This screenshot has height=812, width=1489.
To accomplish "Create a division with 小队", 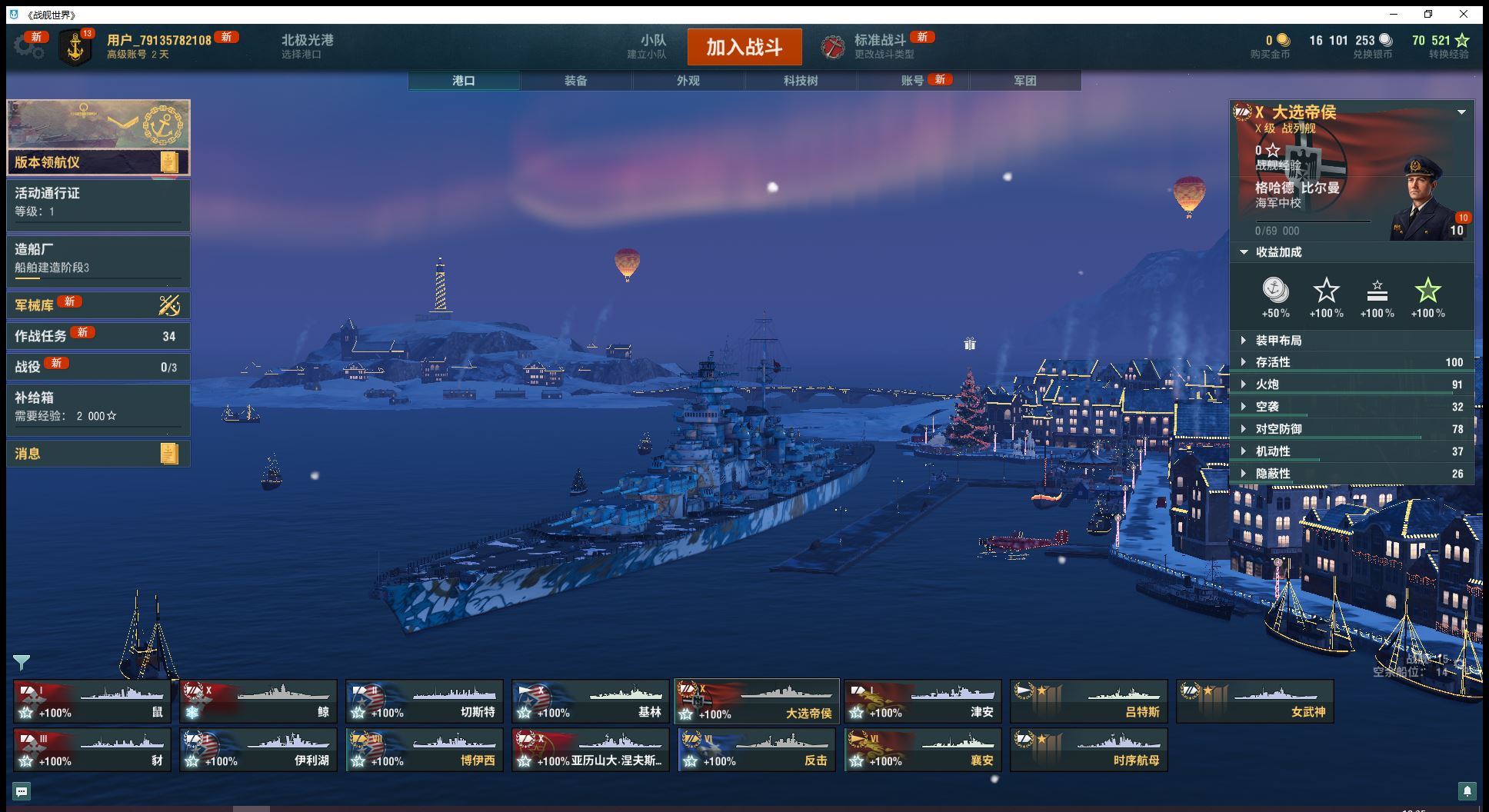I will pyautogui.click(x=652, y=46).
